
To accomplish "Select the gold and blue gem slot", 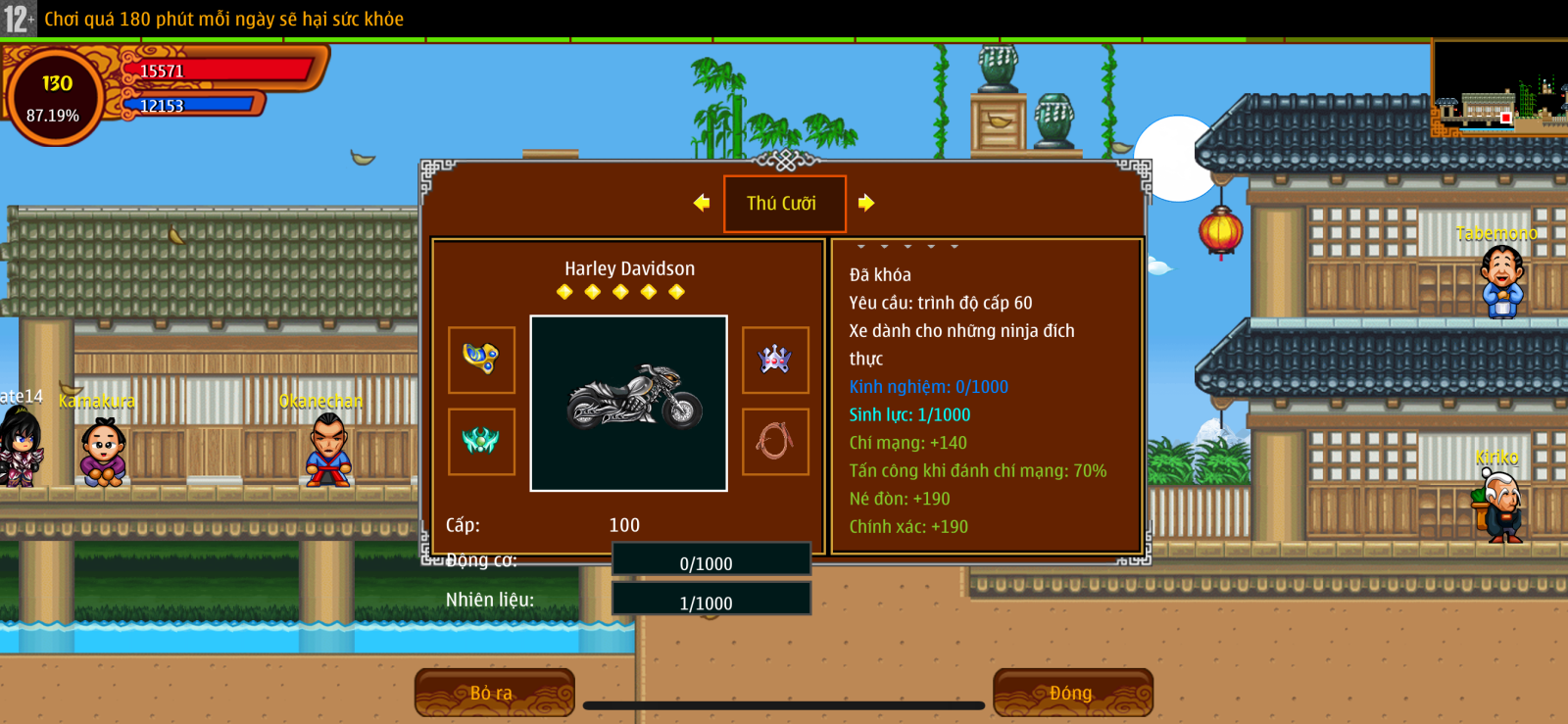I will pyautogui.click(x=481, y=360).
